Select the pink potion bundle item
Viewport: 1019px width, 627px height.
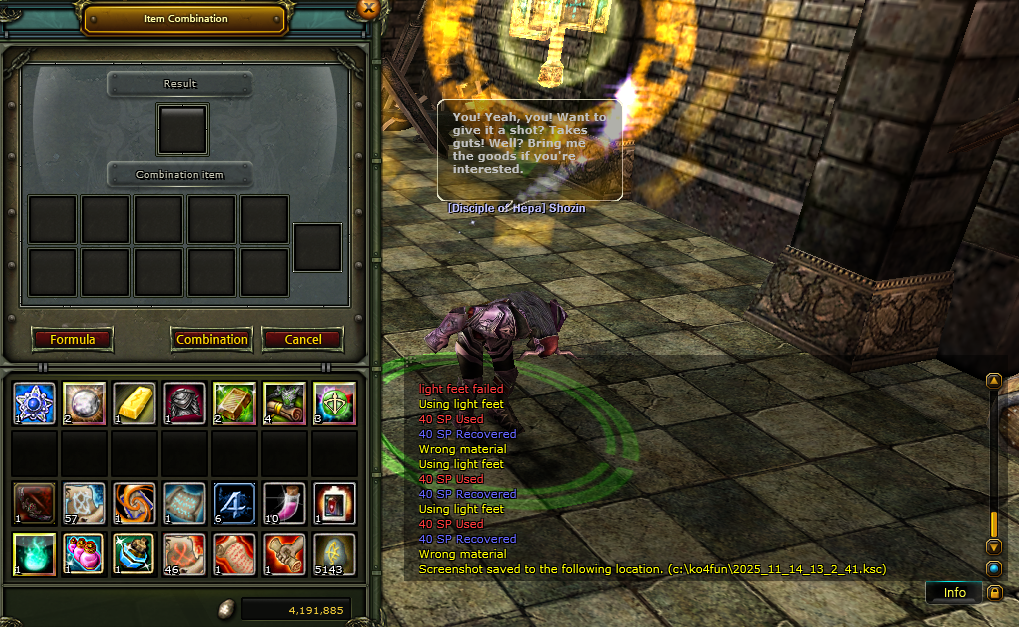pyautogui.click(x=84, y=553)
